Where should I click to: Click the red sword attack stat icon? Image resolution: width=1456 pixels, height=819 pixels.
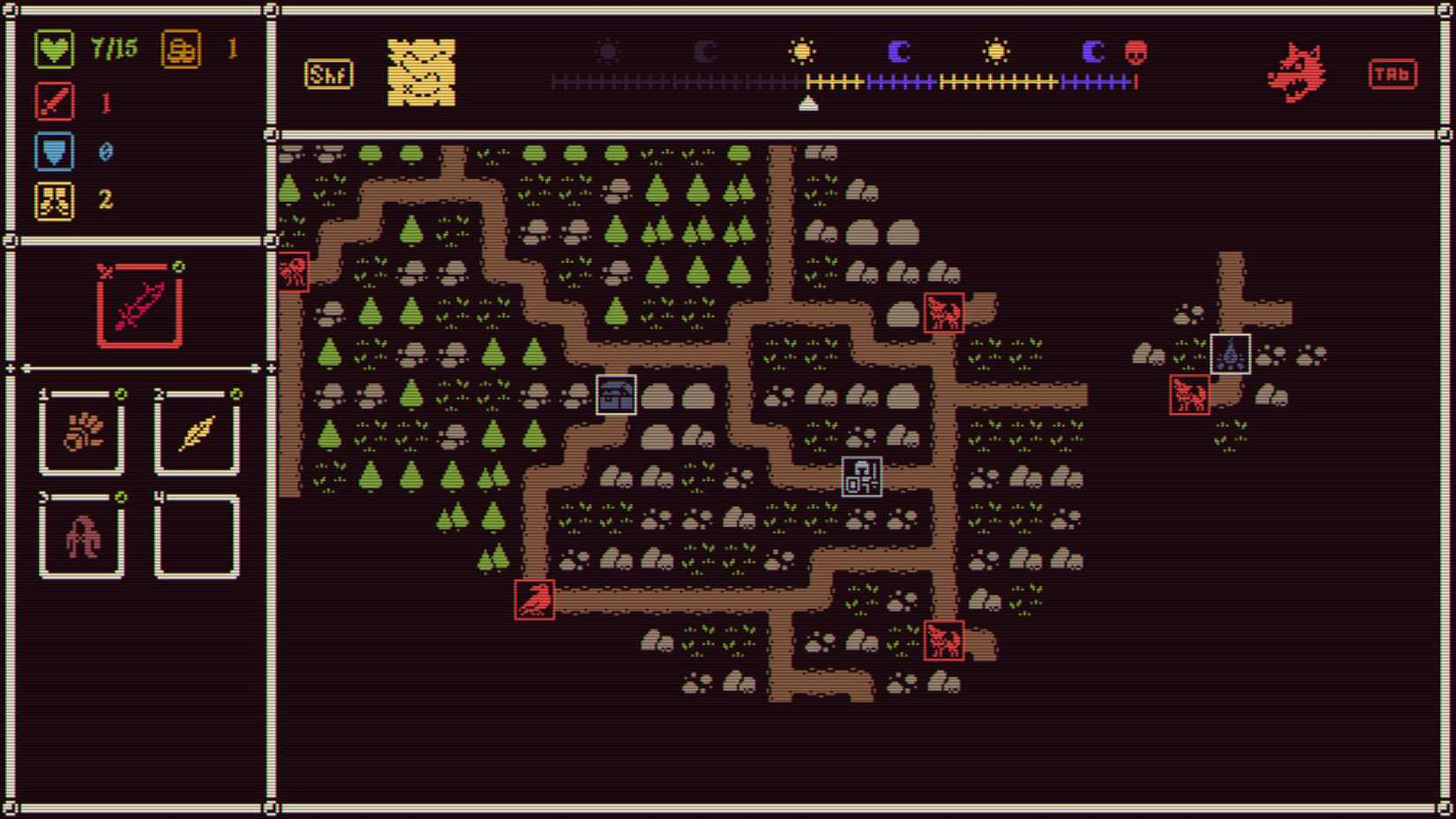(55, 100)
